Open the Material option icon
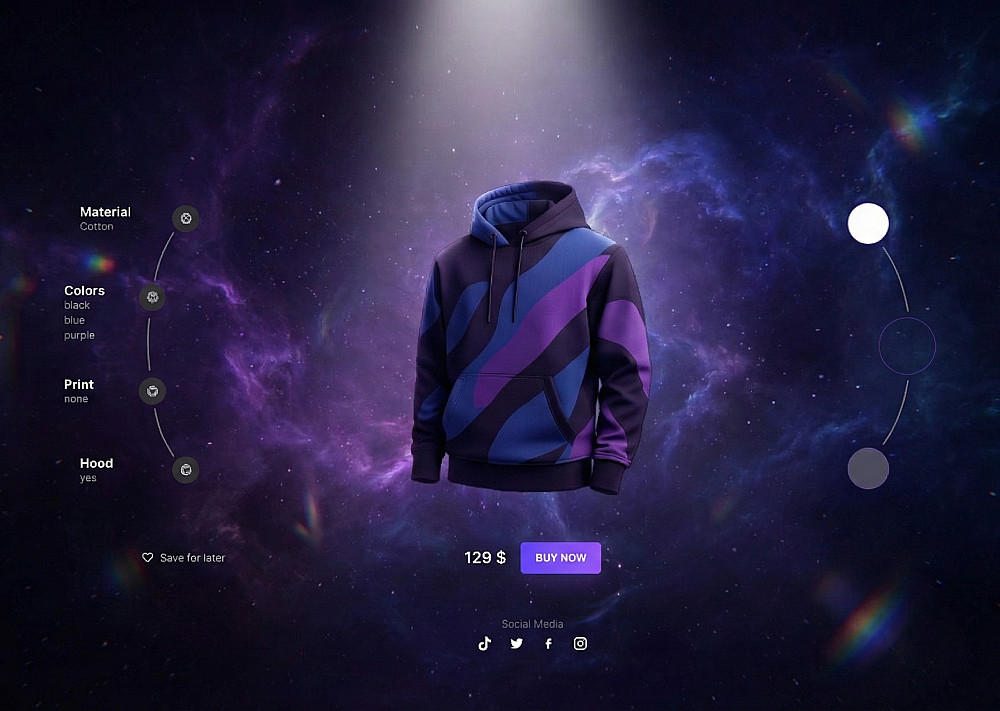Image resolution: width=1000 pixels, height=711 pixels. [x=185, y=218]
